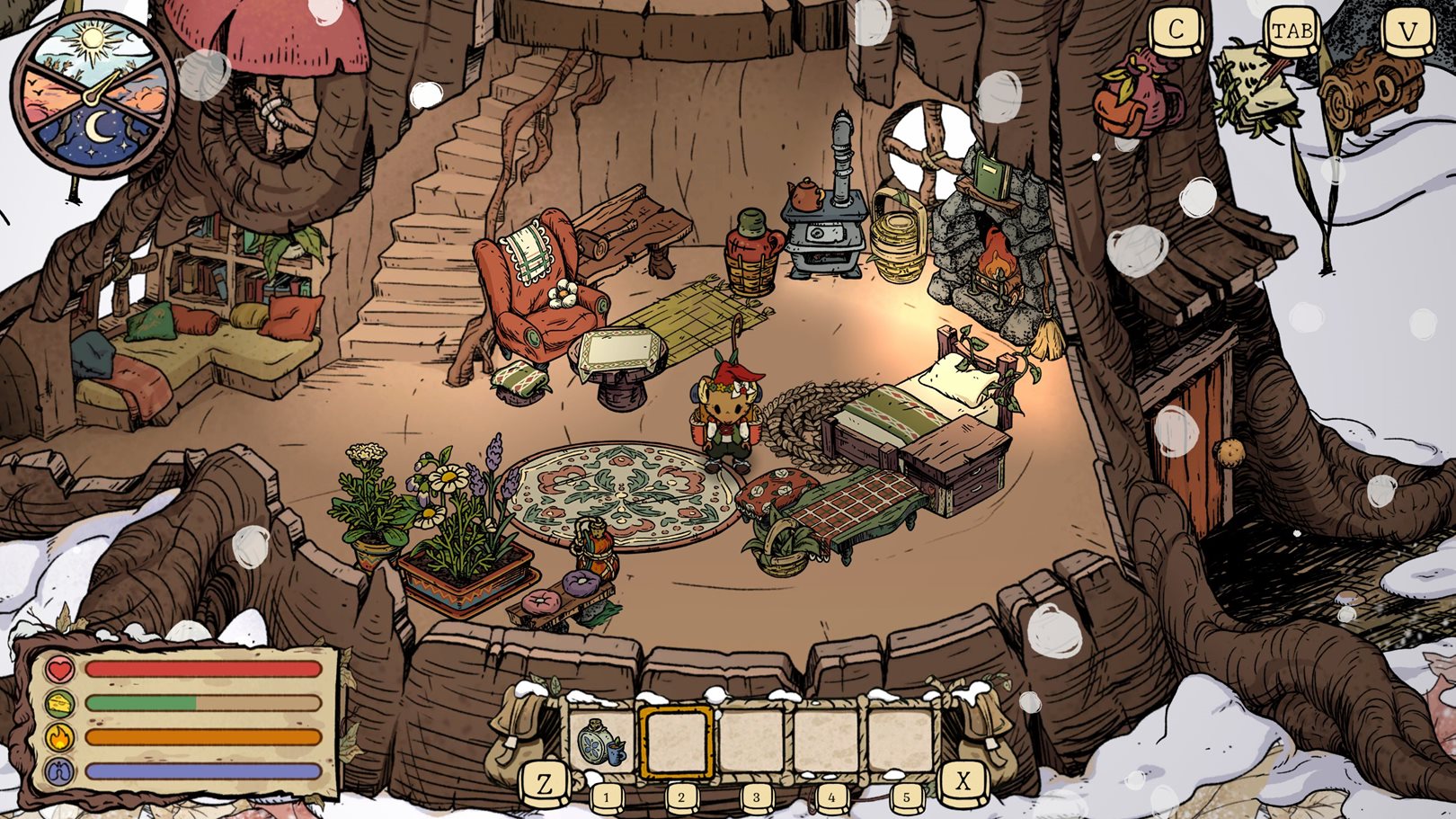This screenshot has height=819, width=1456.
Task: Click the gold-highlighted empty hotbar slot
Action: (677, 743)
